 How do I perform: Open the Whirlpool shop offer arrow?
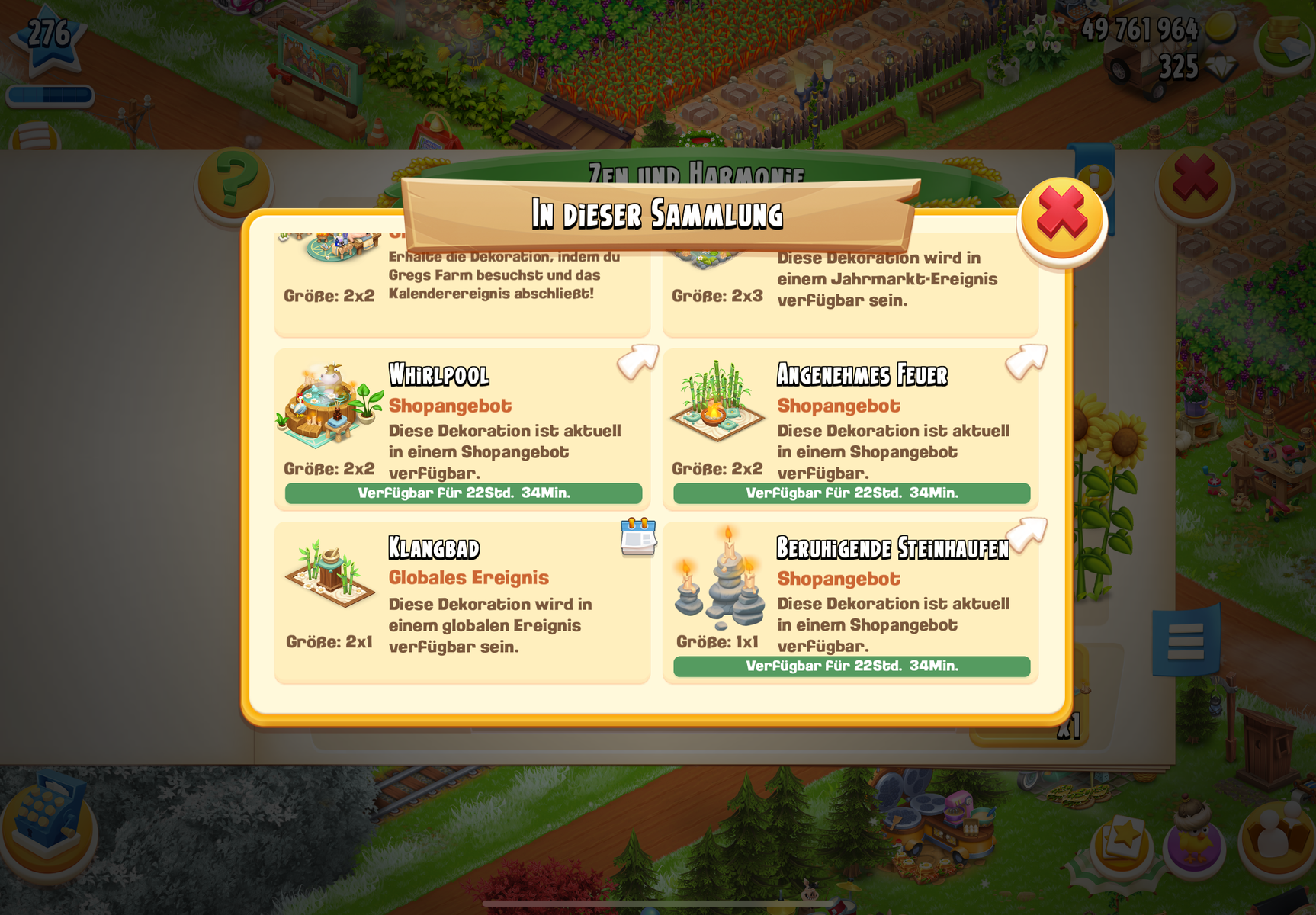point(637,361)
